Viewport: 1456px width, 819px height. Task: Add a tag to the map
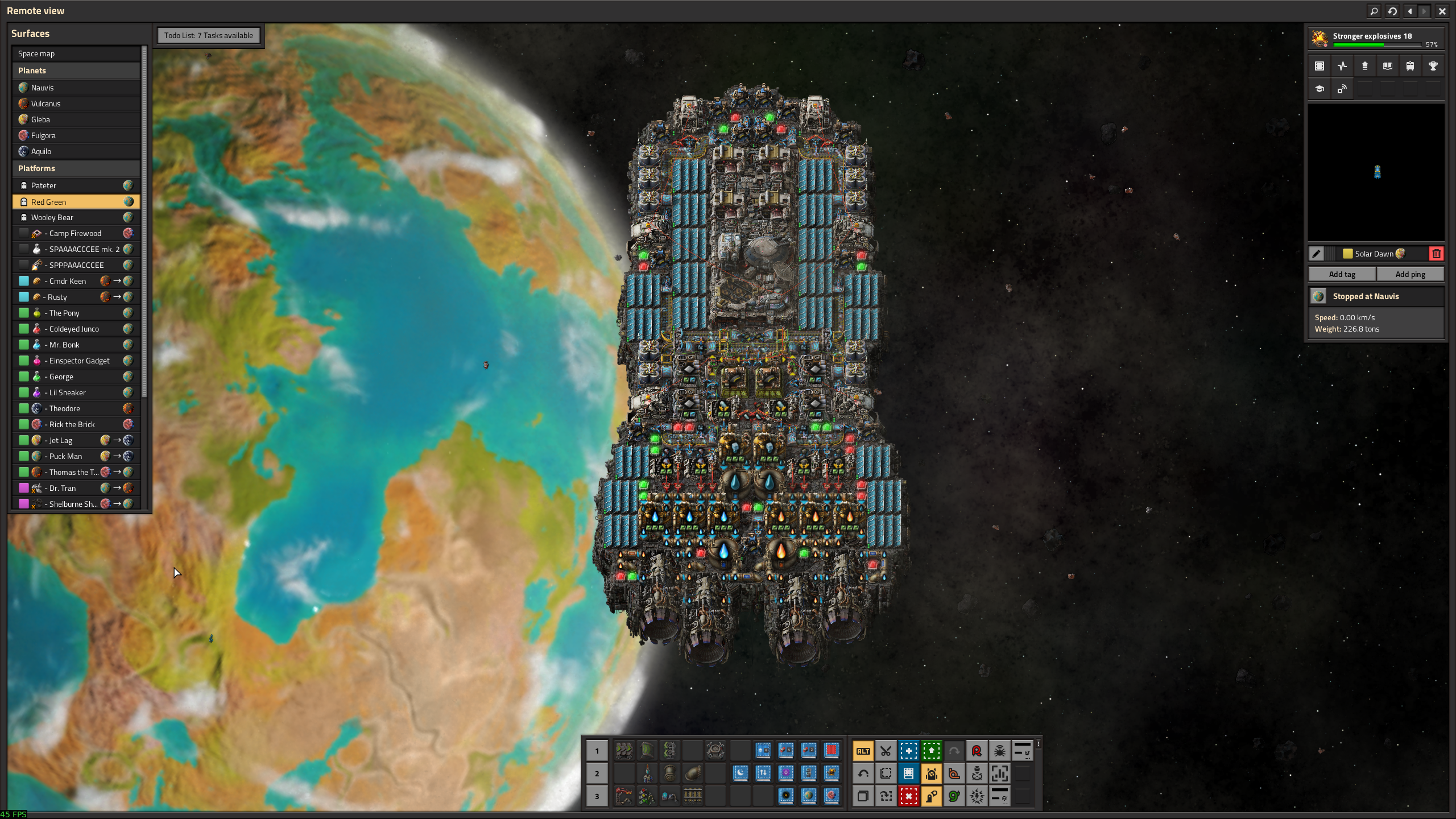point(1342,274)
